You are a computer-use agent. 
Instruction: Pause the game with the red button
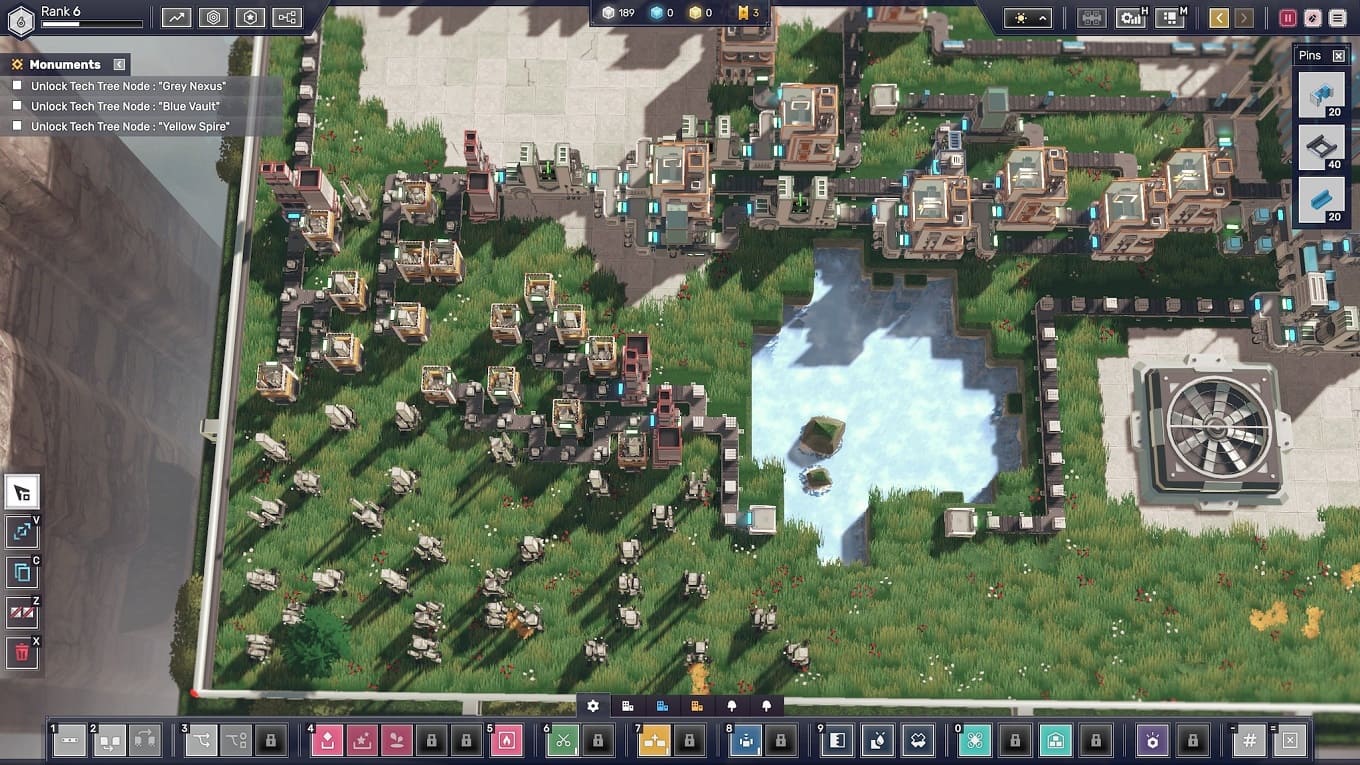(x=1288, y=18)
